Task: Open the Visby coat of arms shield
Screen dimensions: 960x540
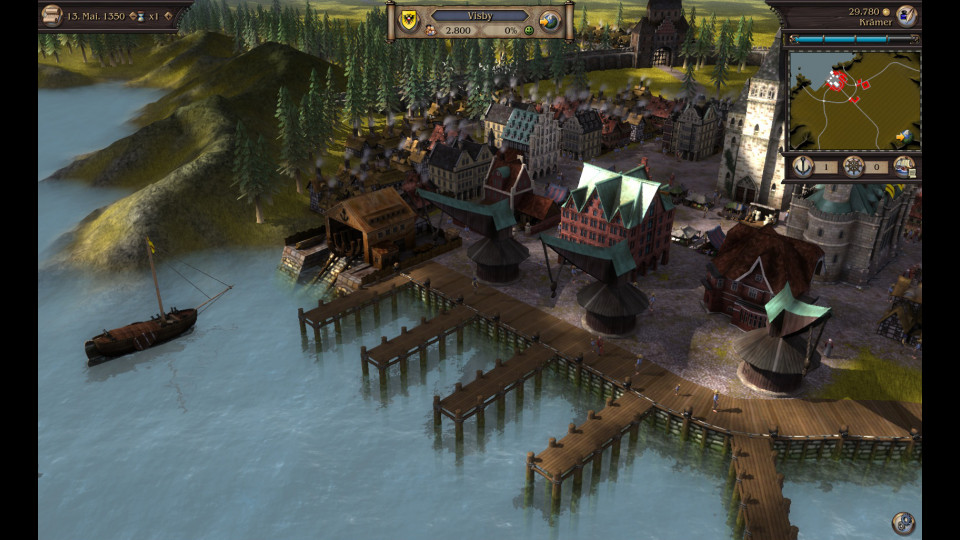Action: point(408,19)
